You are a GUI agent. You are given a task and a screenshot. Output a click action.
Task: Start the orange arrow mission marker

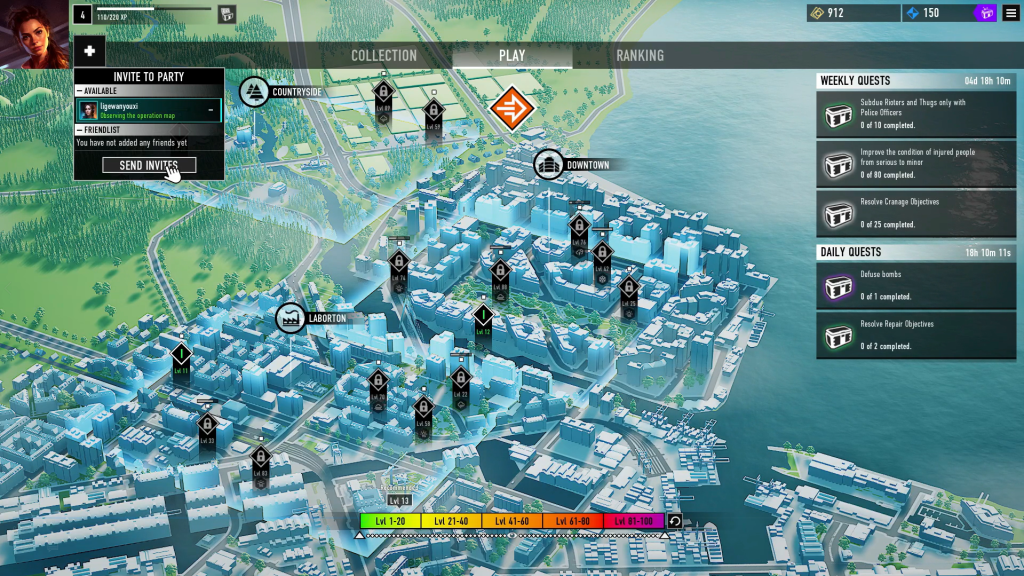pyautogui.click(x=513, y=108)
